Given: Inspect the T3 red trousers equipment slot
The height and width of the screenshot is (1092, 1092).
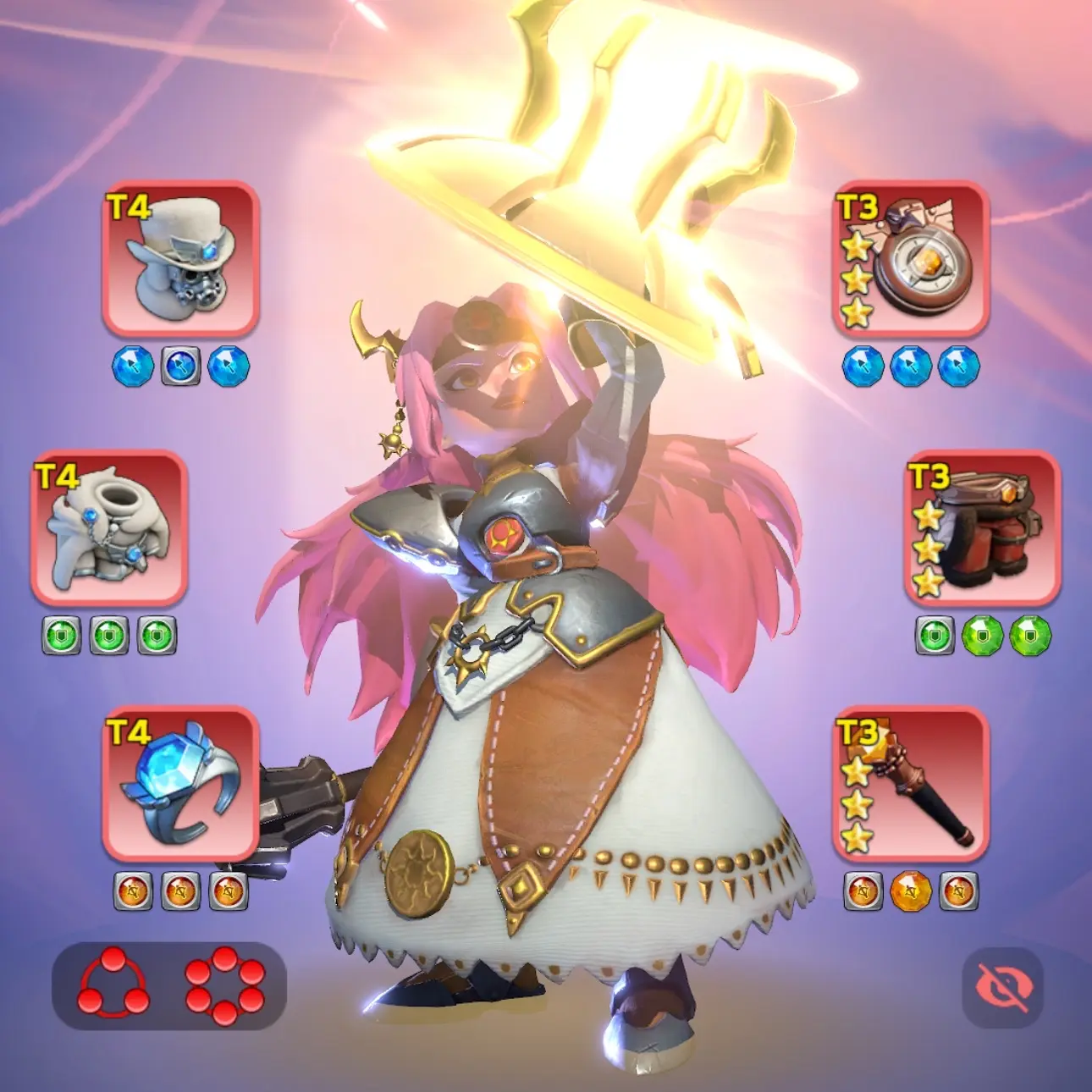Looking at the screenshot, I should [x=983, y=527].
